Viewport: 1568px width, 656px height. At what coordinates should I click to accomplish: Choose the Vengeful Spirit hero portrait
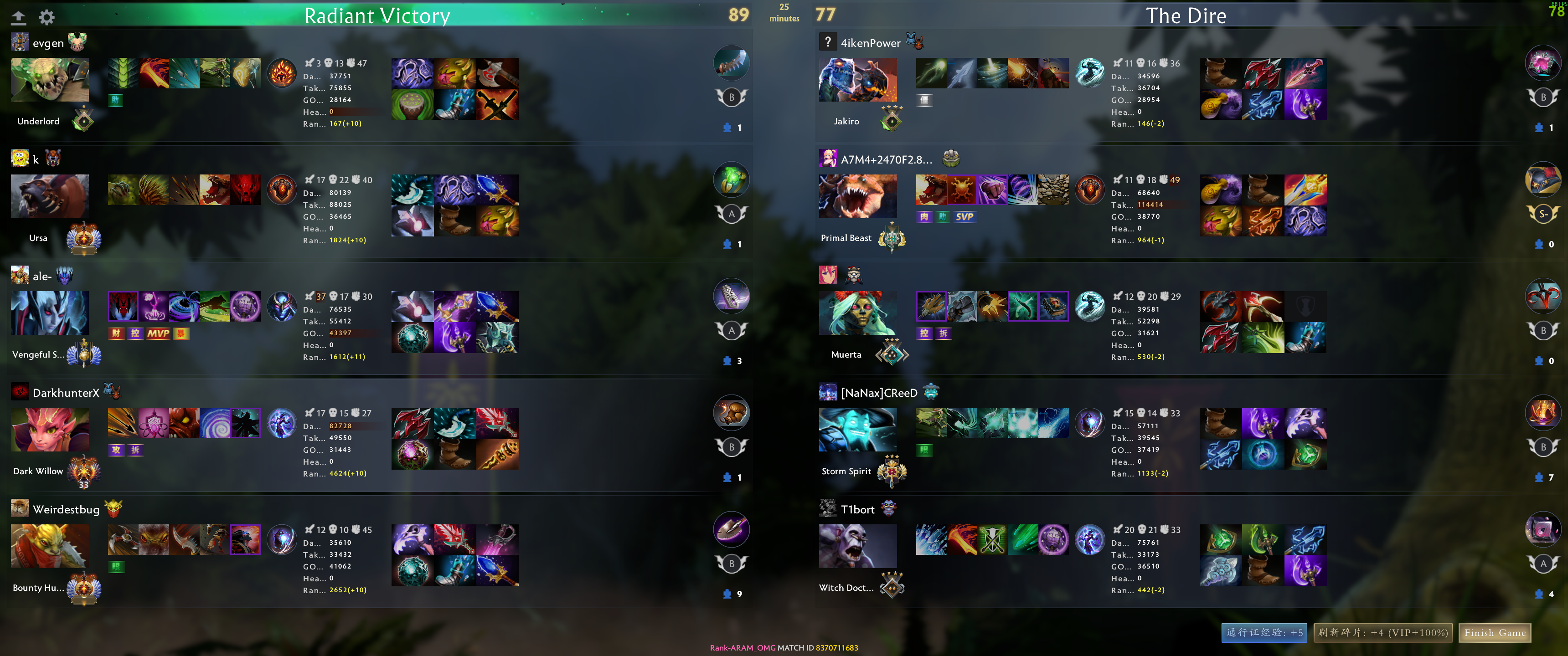pos(50,313)
